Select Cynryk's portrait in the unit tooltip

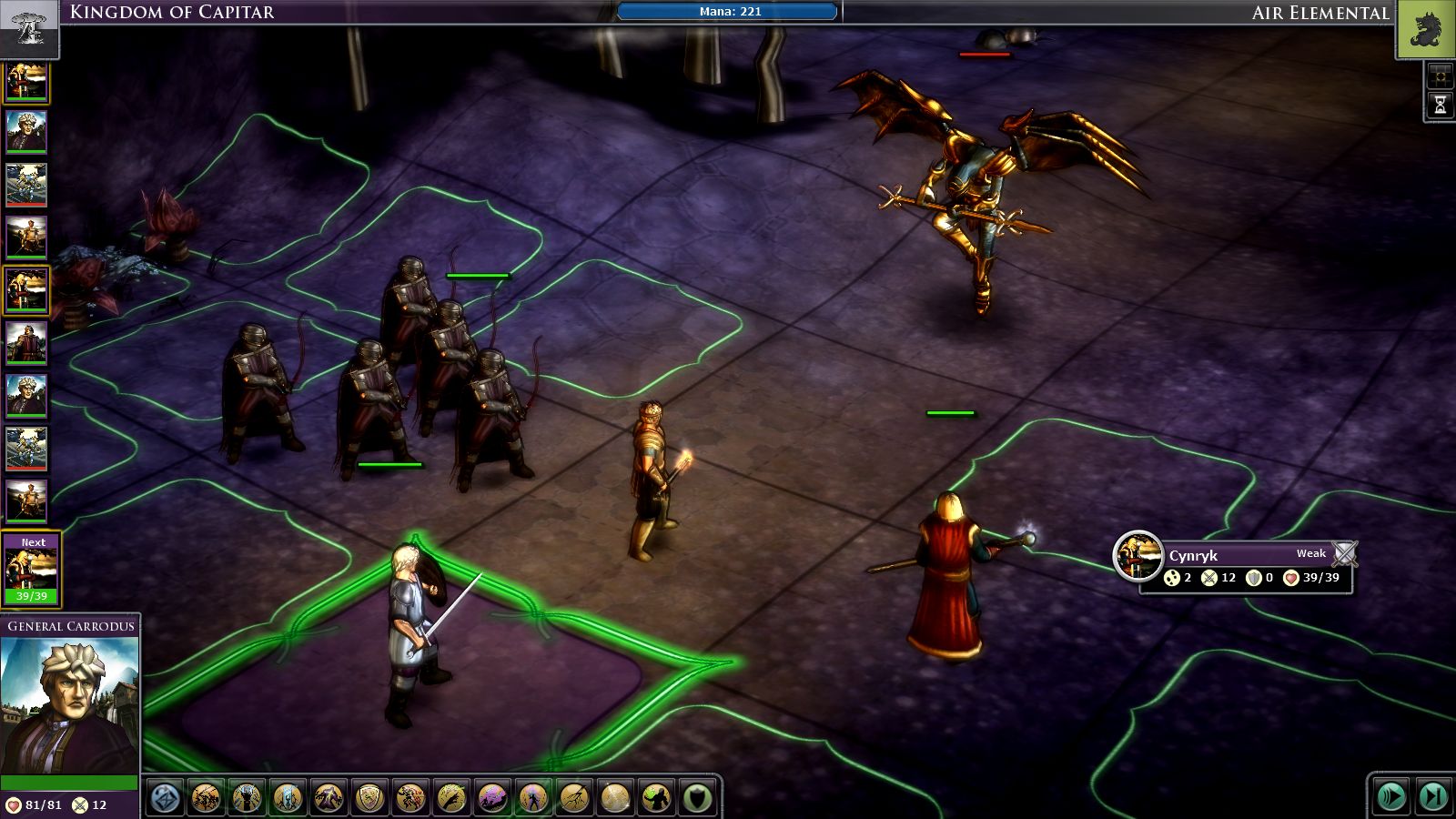(1137, 555)
